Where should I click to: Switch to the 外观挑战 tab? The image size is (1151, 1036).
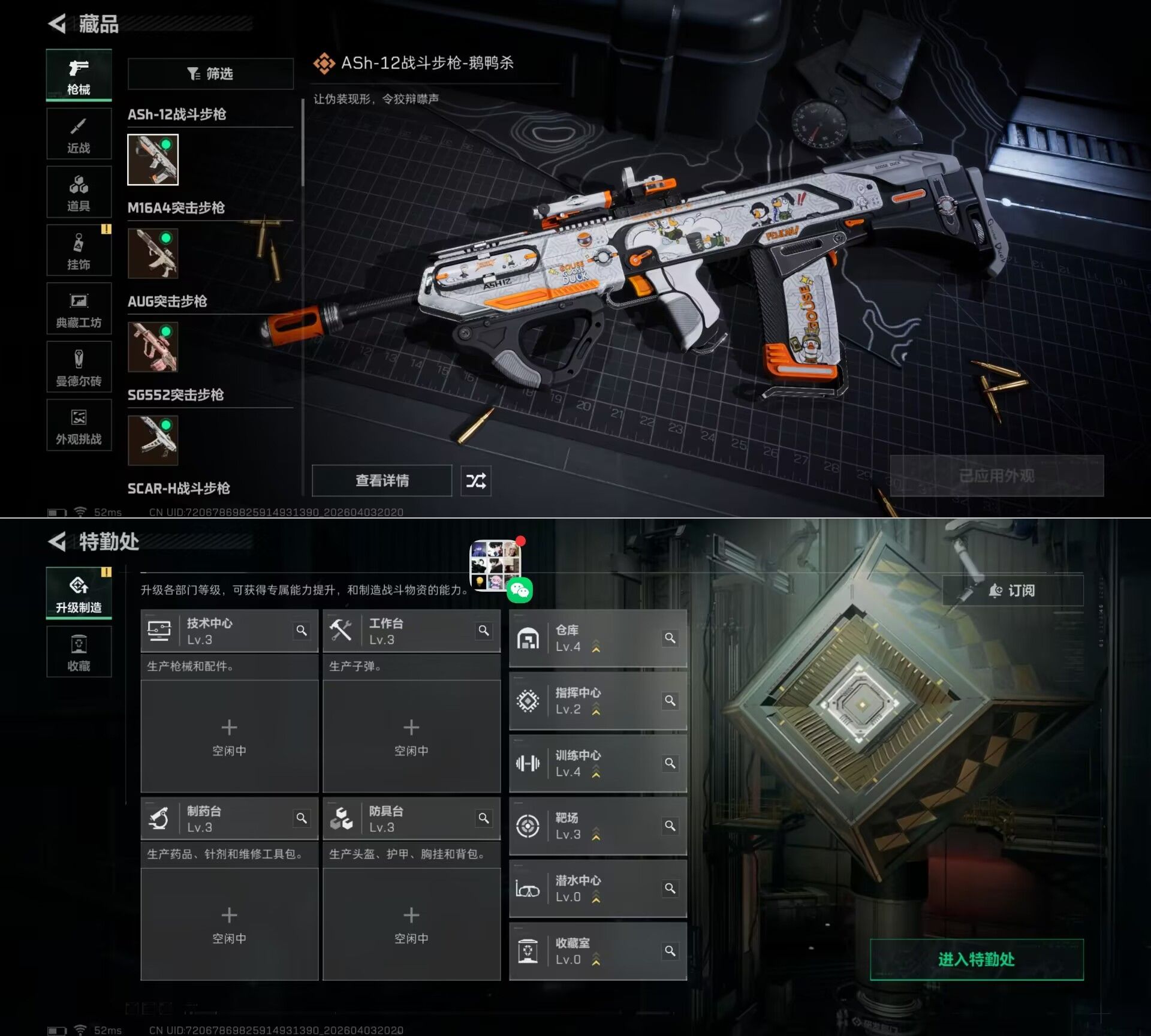point(79,424)
